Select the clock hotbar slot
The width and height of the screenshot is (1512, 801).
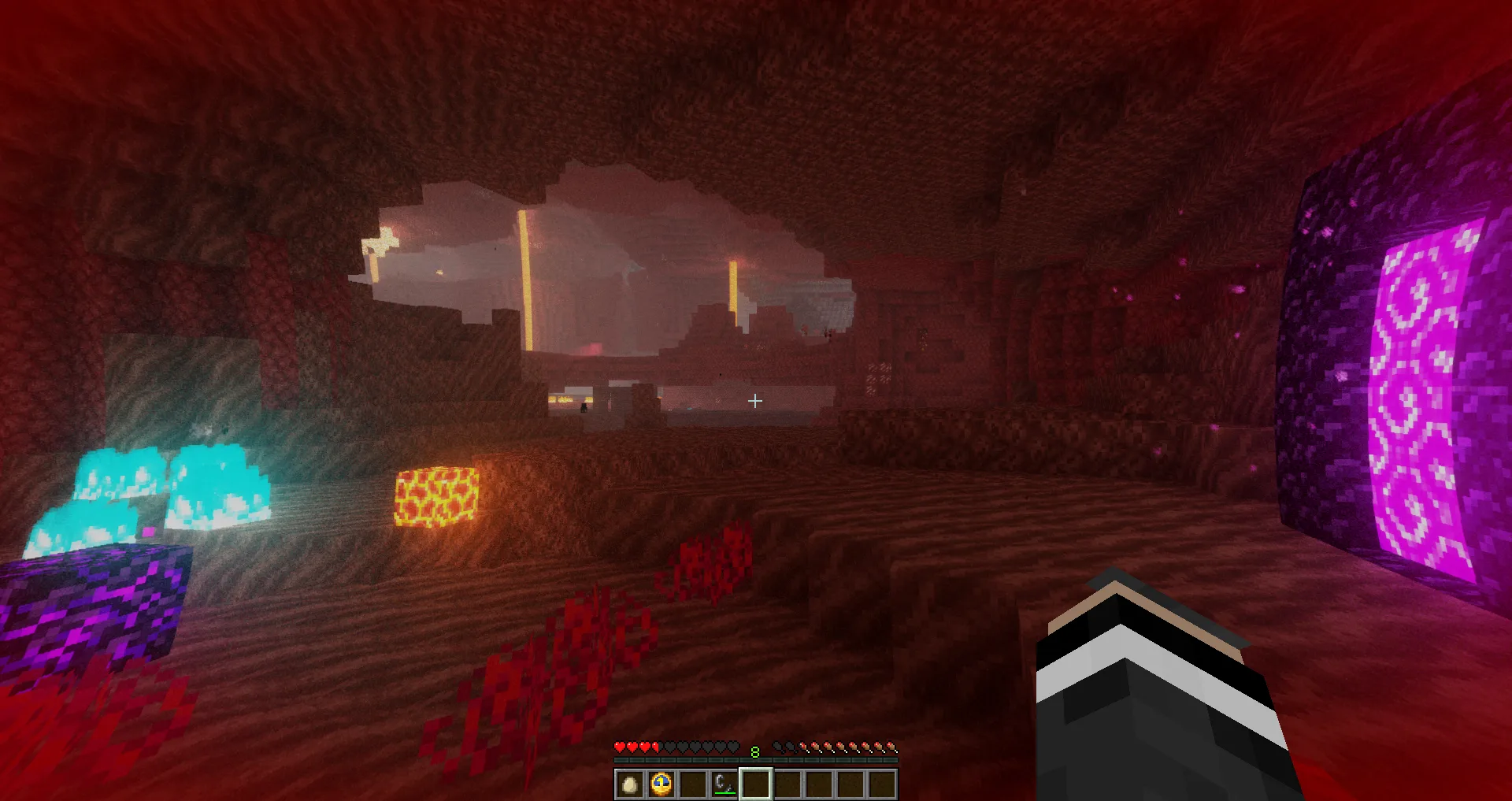click(661, 784)
